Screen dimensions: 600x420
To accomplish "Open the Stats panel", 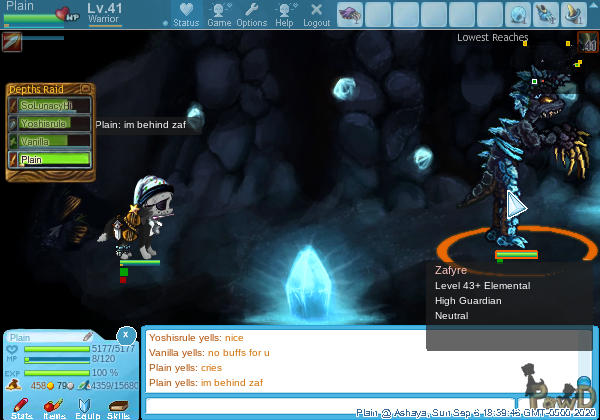I will [x=21, y=405].
